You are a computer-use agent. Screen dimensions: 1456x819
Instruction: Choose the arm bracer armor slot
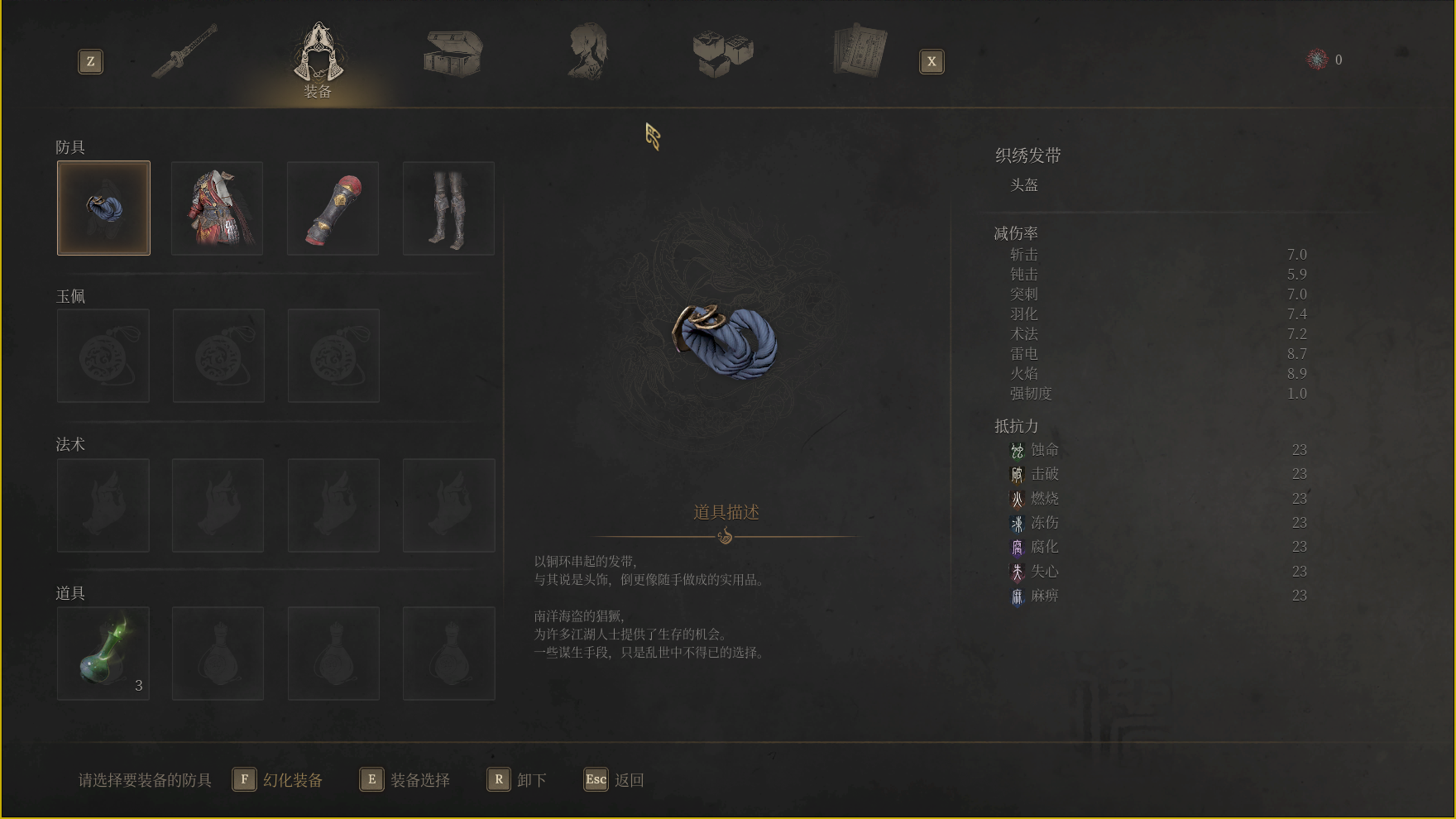pyautogui.click(x=333, y=208)
